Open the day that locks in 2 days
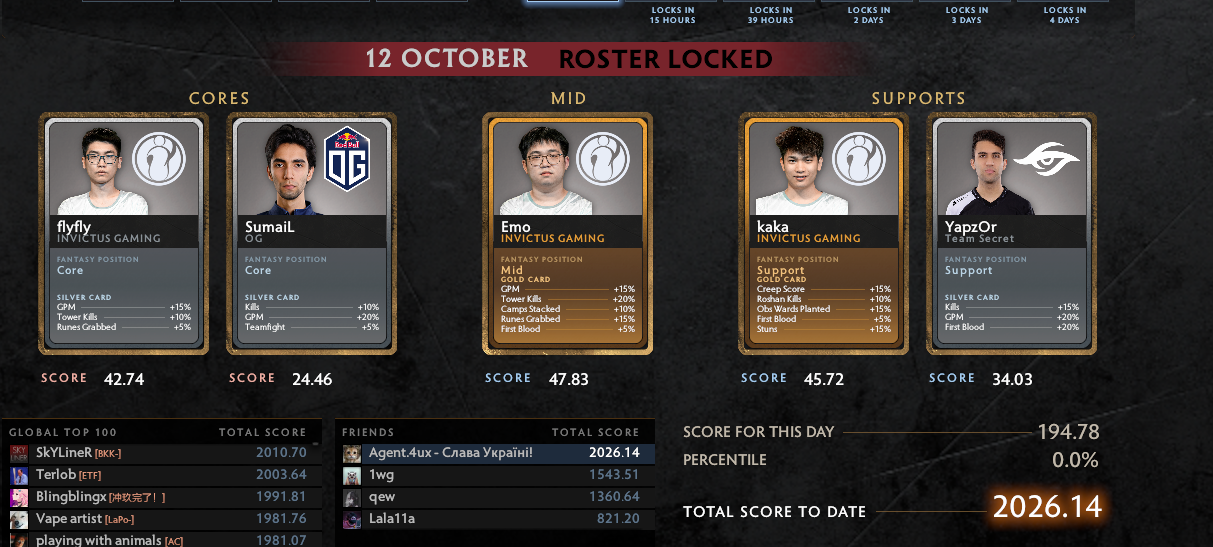 click(x=867, y=14)
